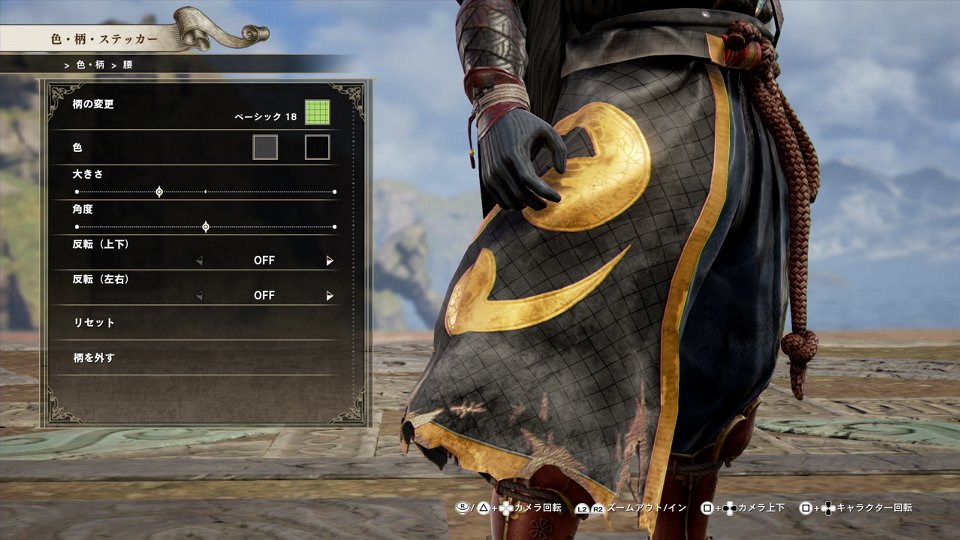The height and width of the screenshot is (540, 960).
Task: Click left arrow of 反転（上下） flip
Action: pyautogui.click(x=198, y=261)
